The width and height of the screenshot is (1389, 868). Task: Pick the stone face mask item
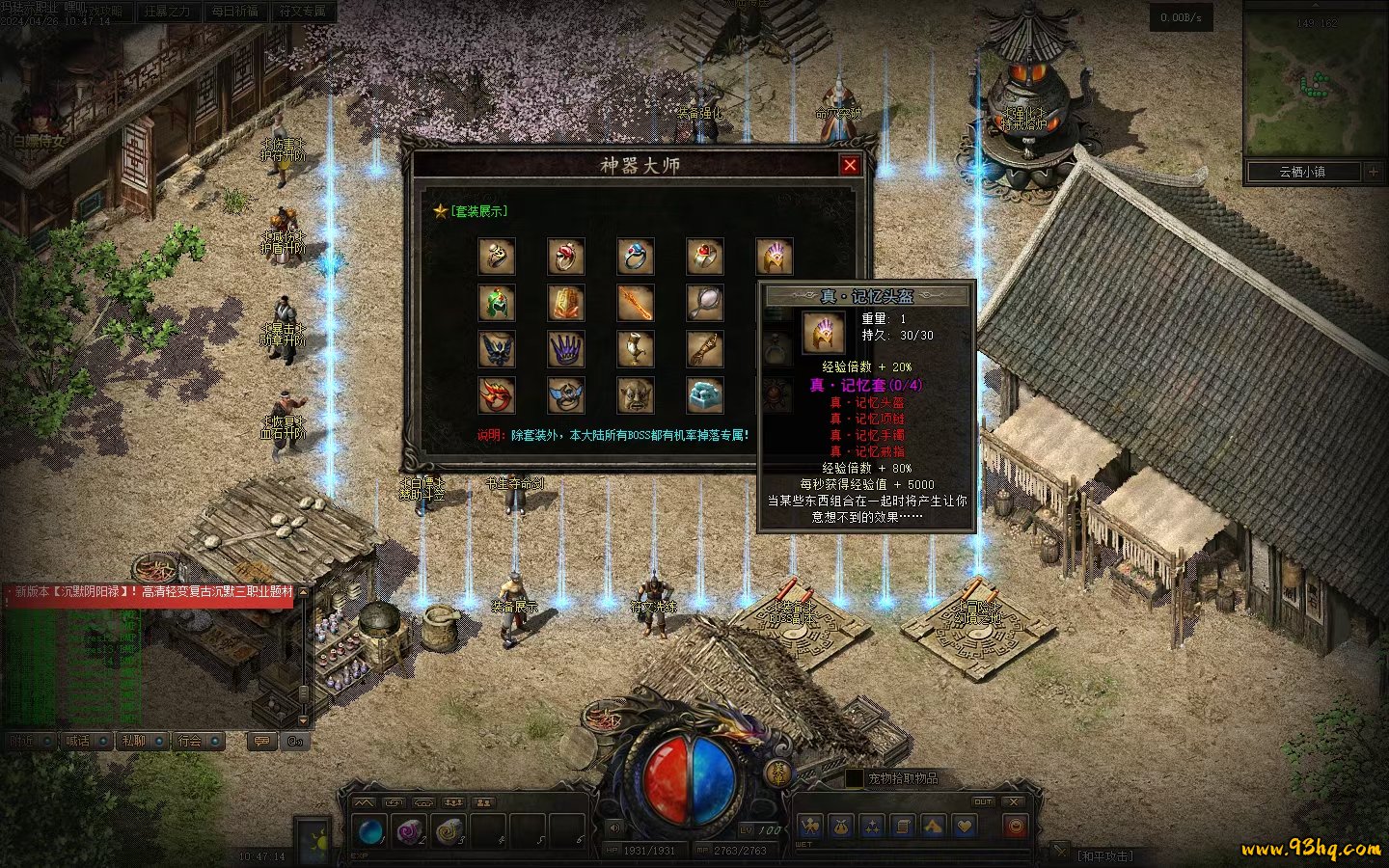tap(636, 394)
